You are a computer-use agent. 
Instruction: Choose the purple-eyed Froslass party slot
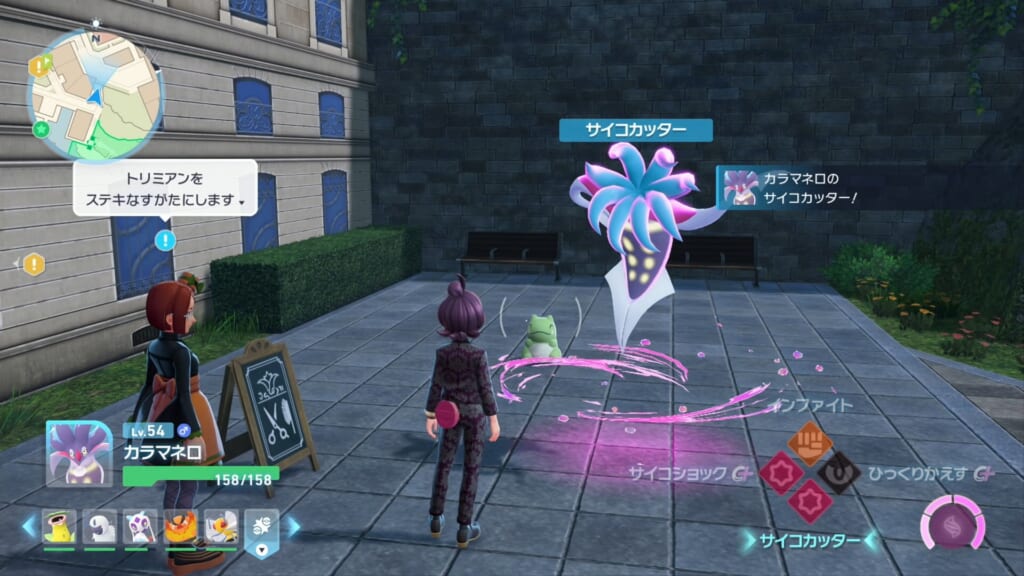139,528
